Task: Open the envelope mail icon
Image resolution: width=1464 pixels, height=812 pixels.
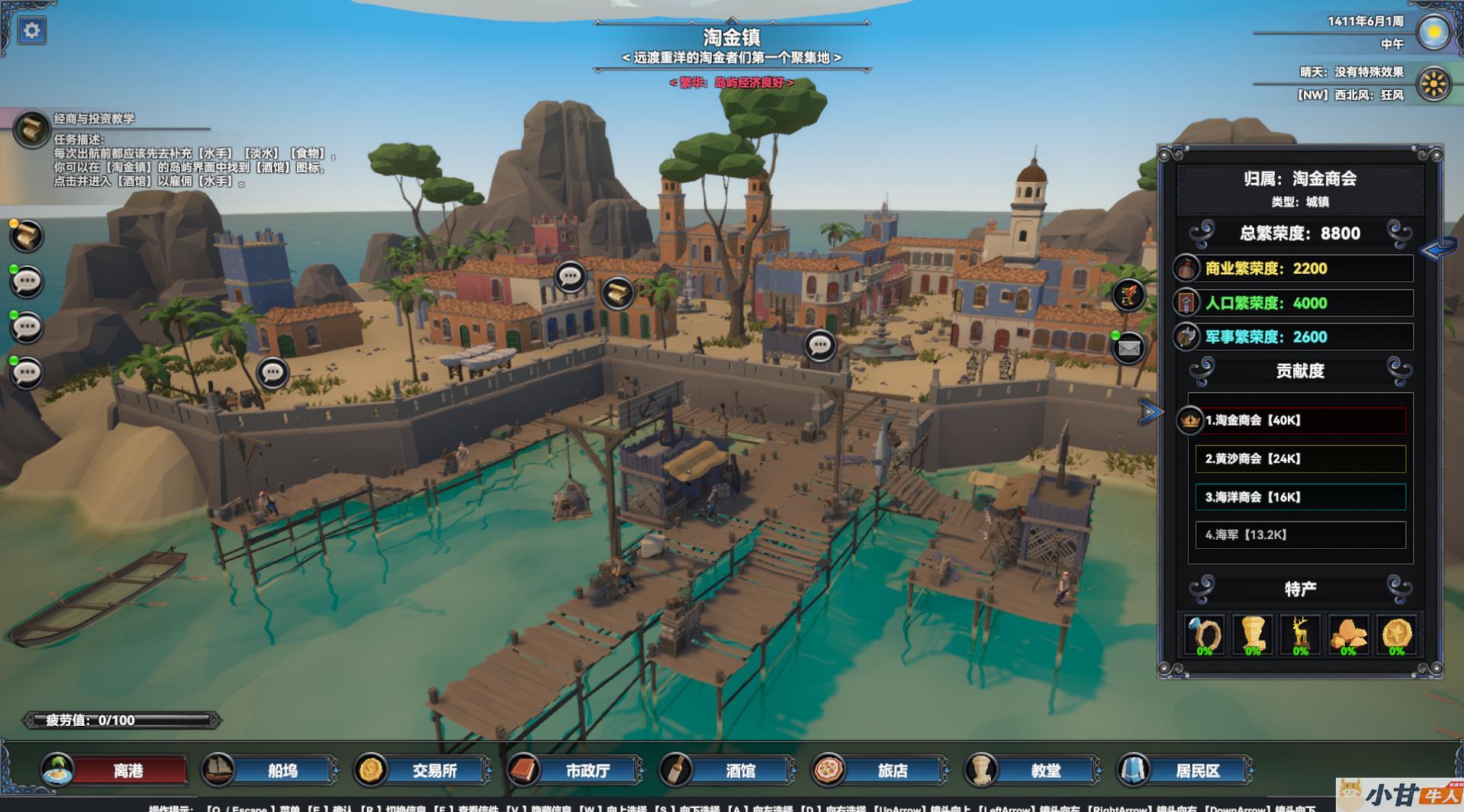Action: click(1128, 348)
